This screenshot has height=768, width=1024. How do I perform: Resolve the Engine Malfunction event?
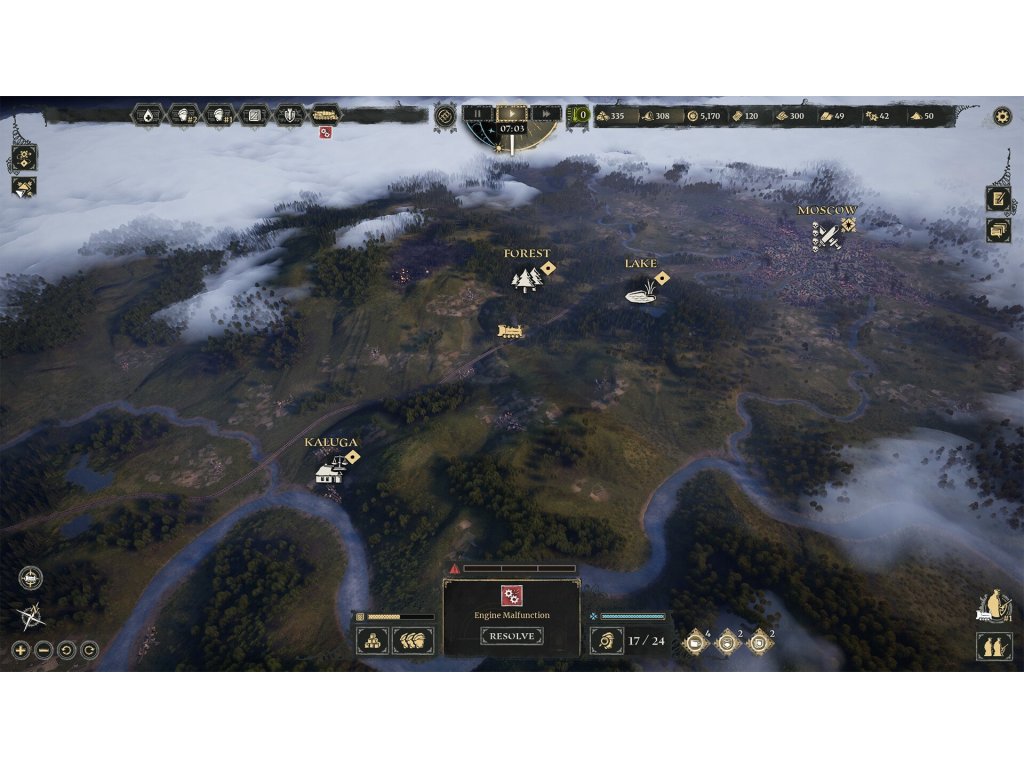pos(511,636)
